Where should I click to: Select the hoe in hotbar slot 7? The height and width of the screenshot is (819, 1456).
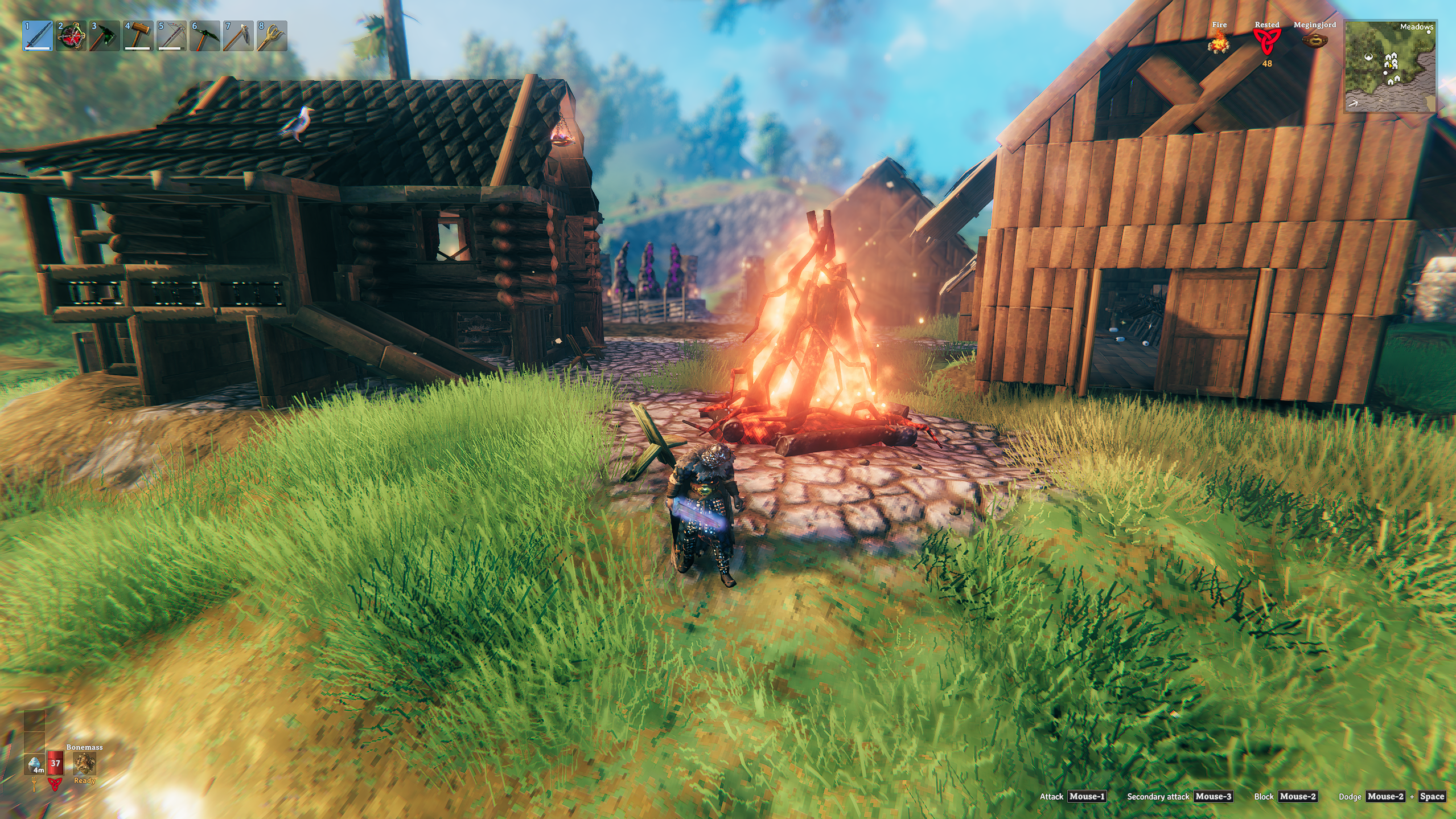(x=238, y=36)
